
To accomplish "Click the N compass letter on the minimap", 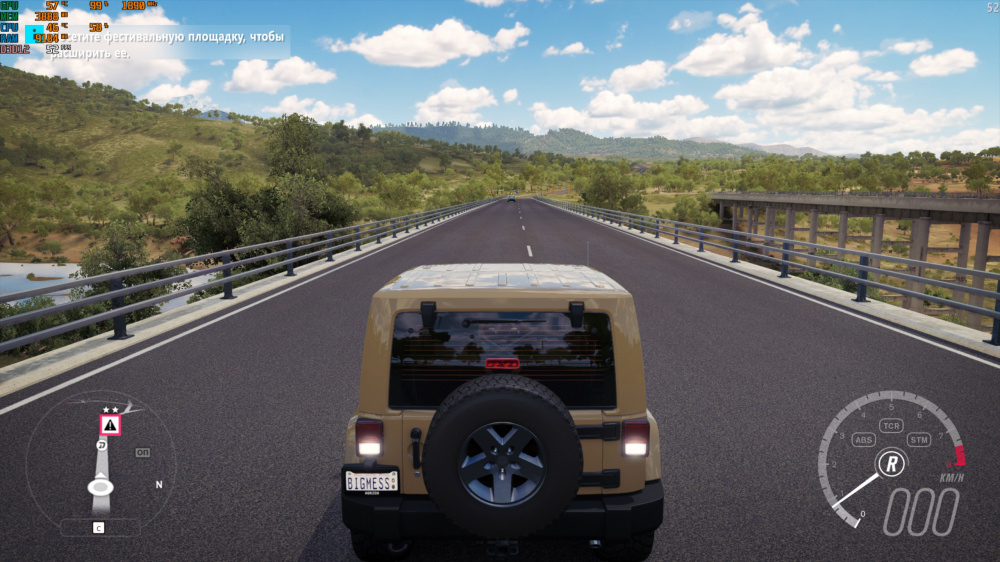I will coord(158,484).
